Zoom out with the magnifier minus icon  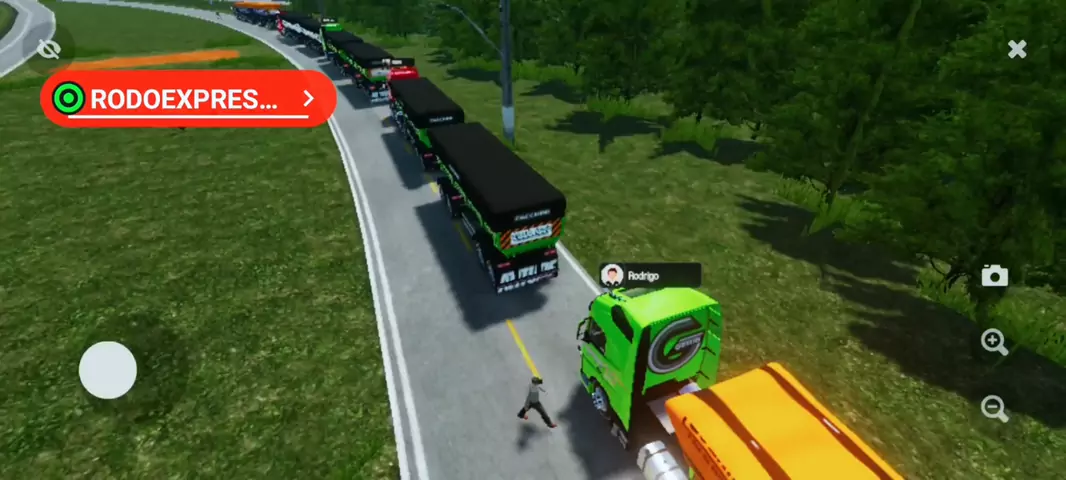(994, 408)
